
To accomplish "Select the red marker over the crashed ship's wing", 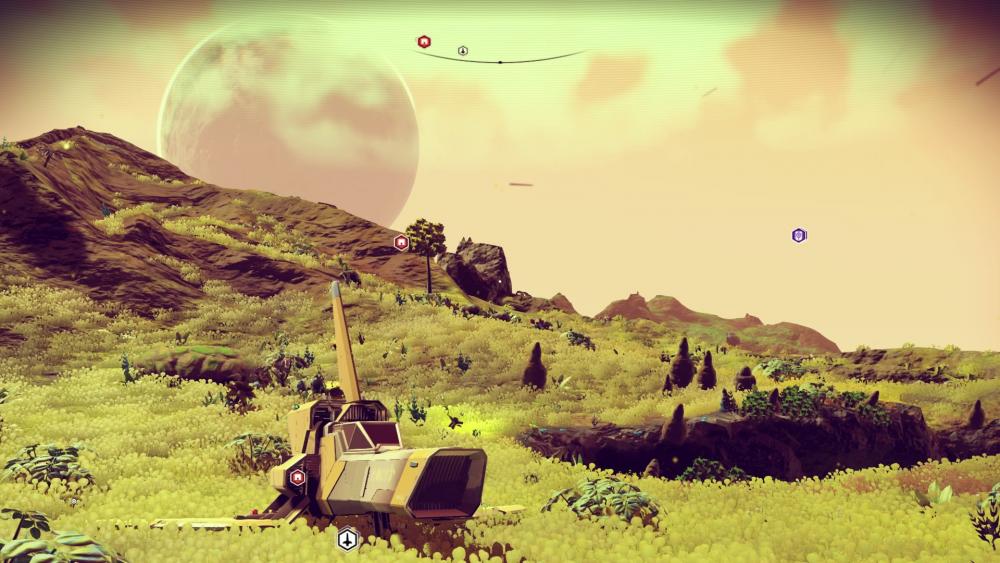I will (x=297, y=477).
